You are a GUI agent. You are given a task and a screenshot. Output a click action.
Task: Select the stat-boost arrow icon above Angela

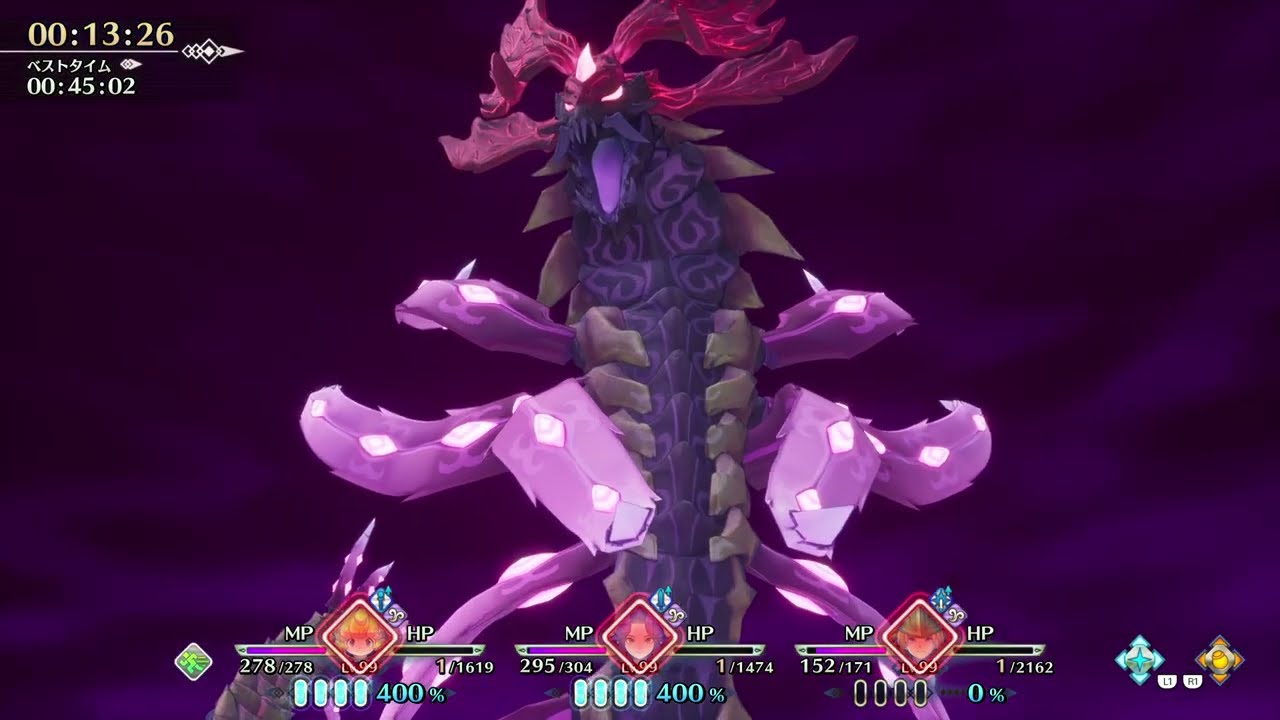tap(662, 596)
